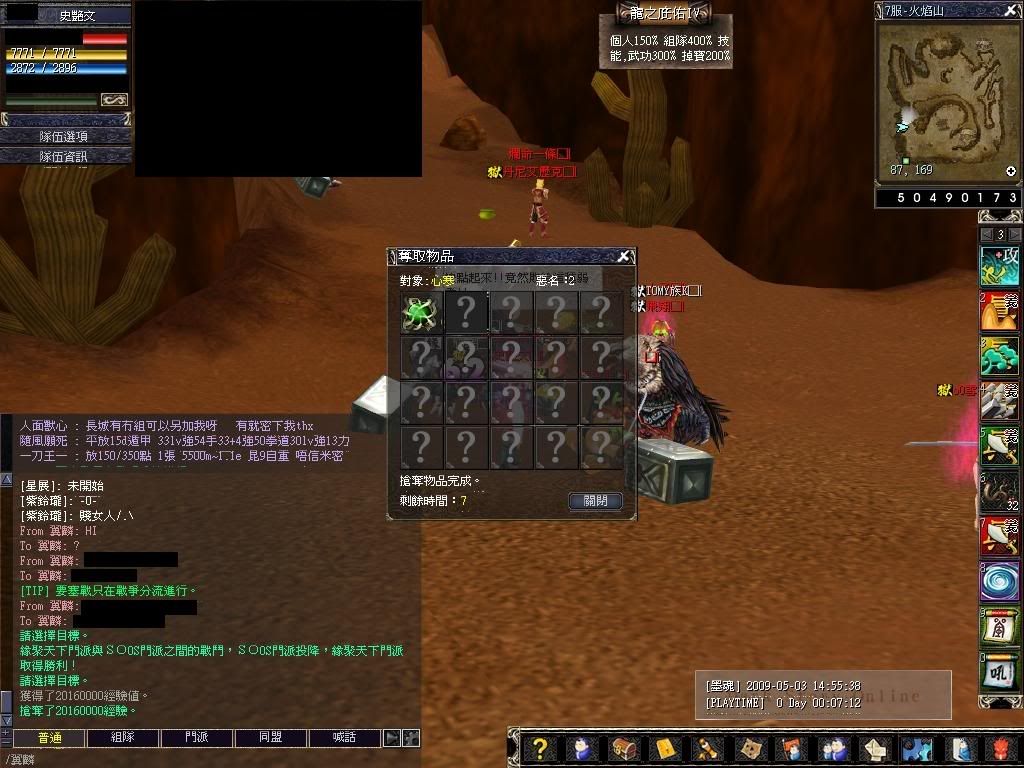The height and width of the screenshot is (768, 1024).
Task: Click the blue puzzle piece icon
Action: click(915, 749)
